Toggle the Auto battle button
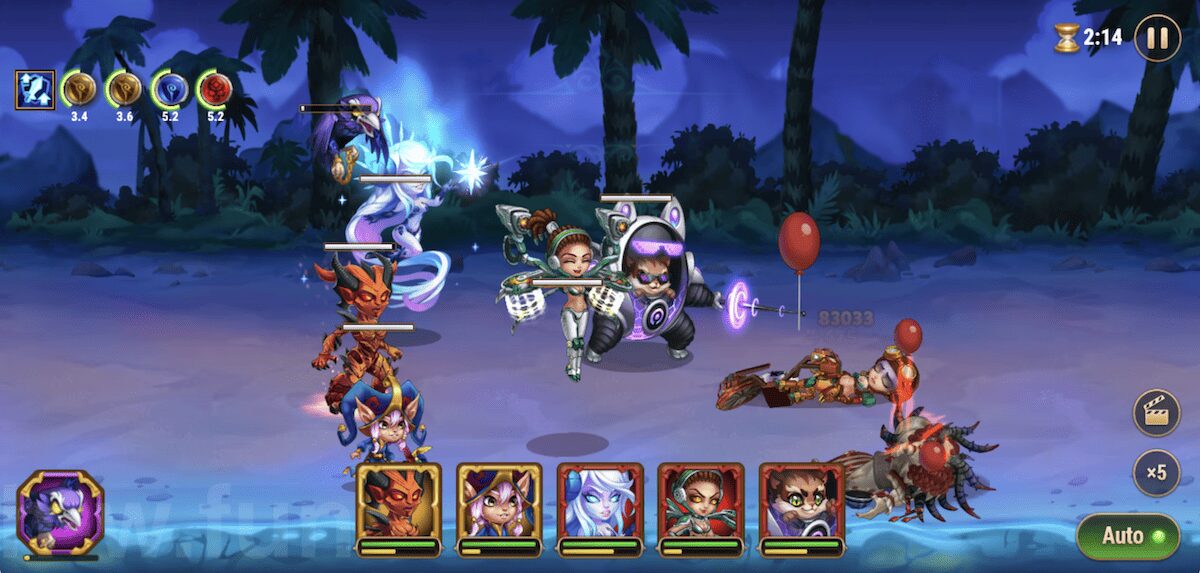Screen dimensions: 1200x573 [1128, 536]
